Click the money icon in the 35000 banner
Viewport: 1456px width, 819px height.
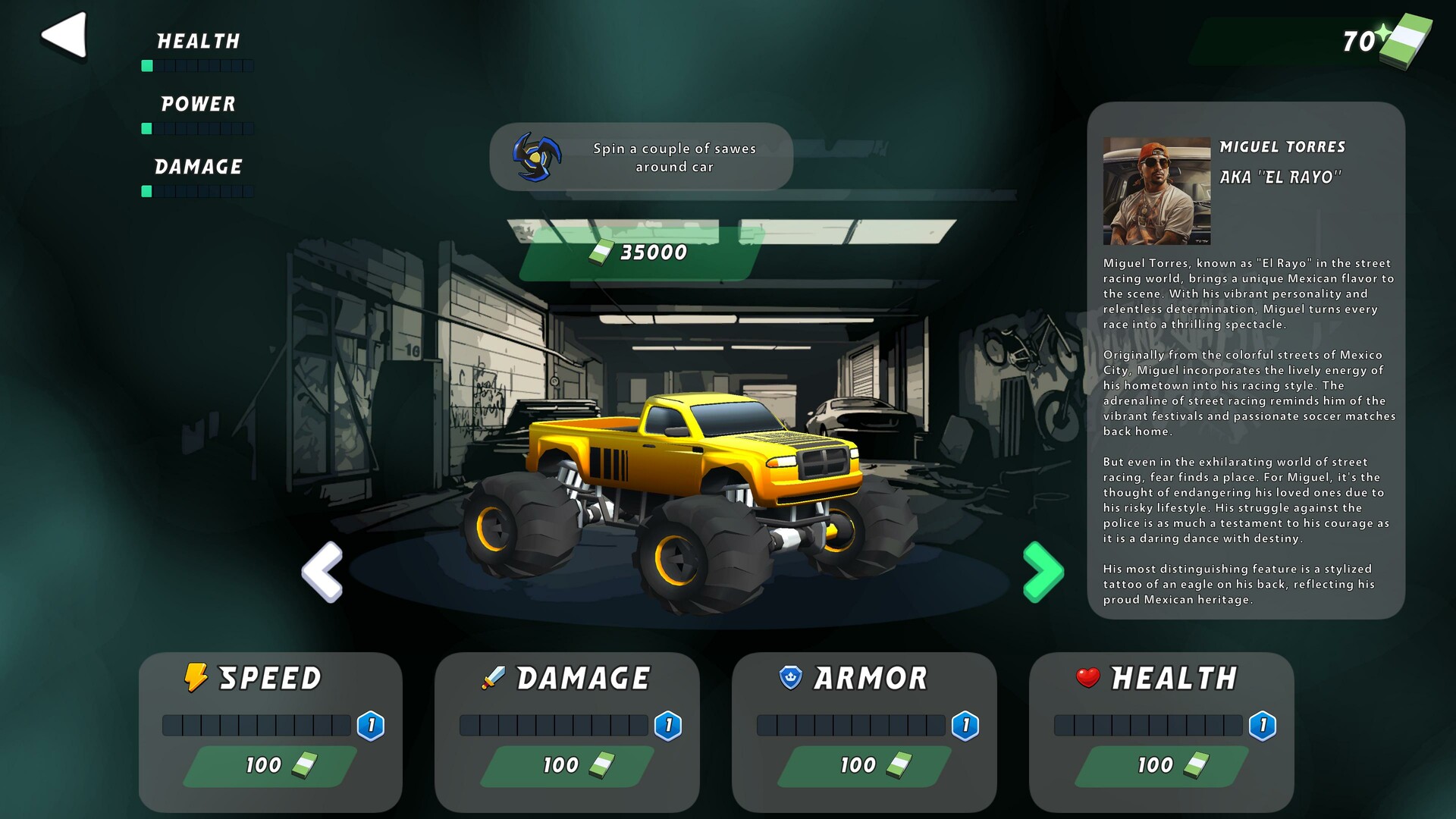tap(601, 253)
